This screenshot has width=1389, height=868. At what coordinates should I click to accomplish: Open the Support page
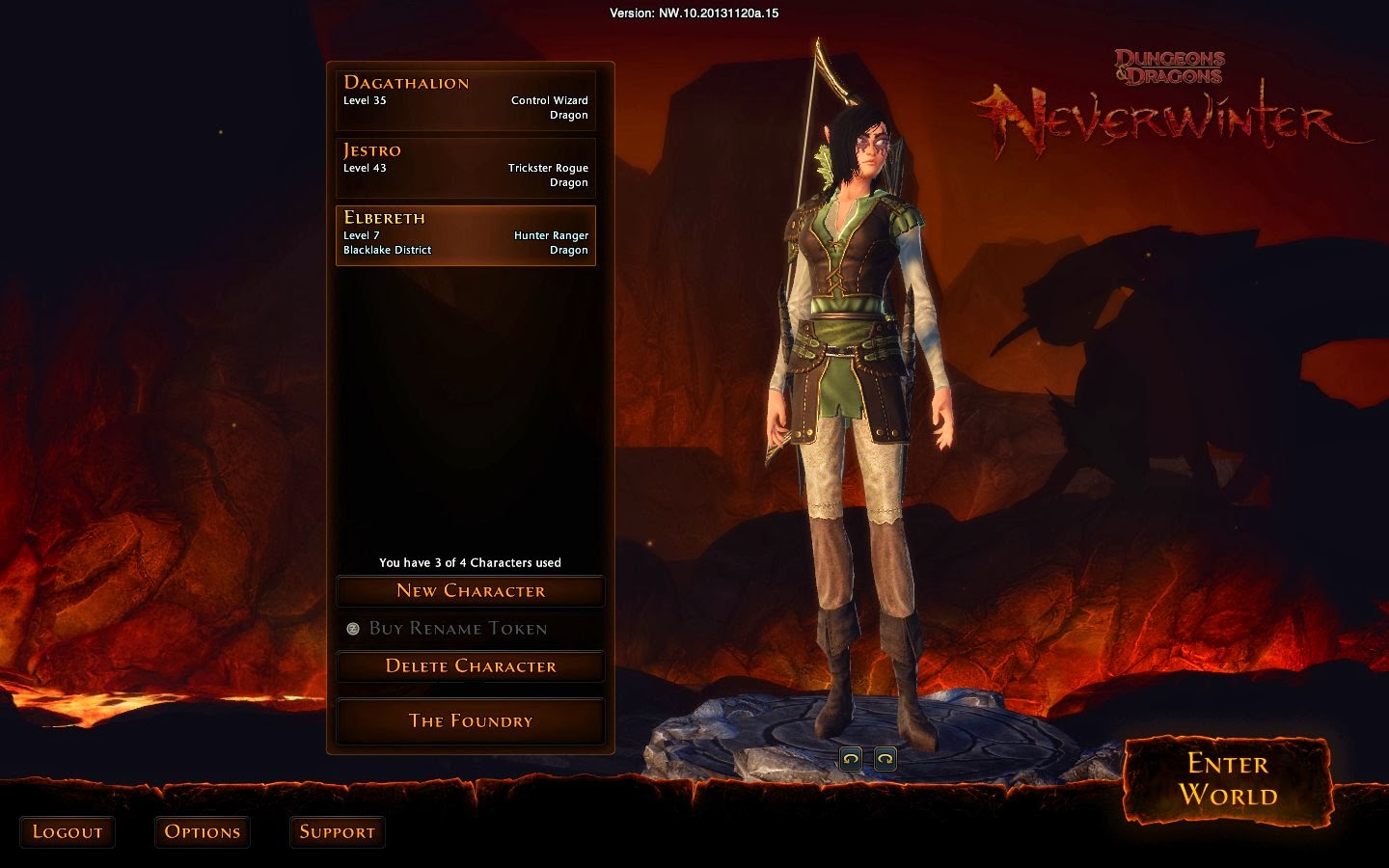click(337, 832)
